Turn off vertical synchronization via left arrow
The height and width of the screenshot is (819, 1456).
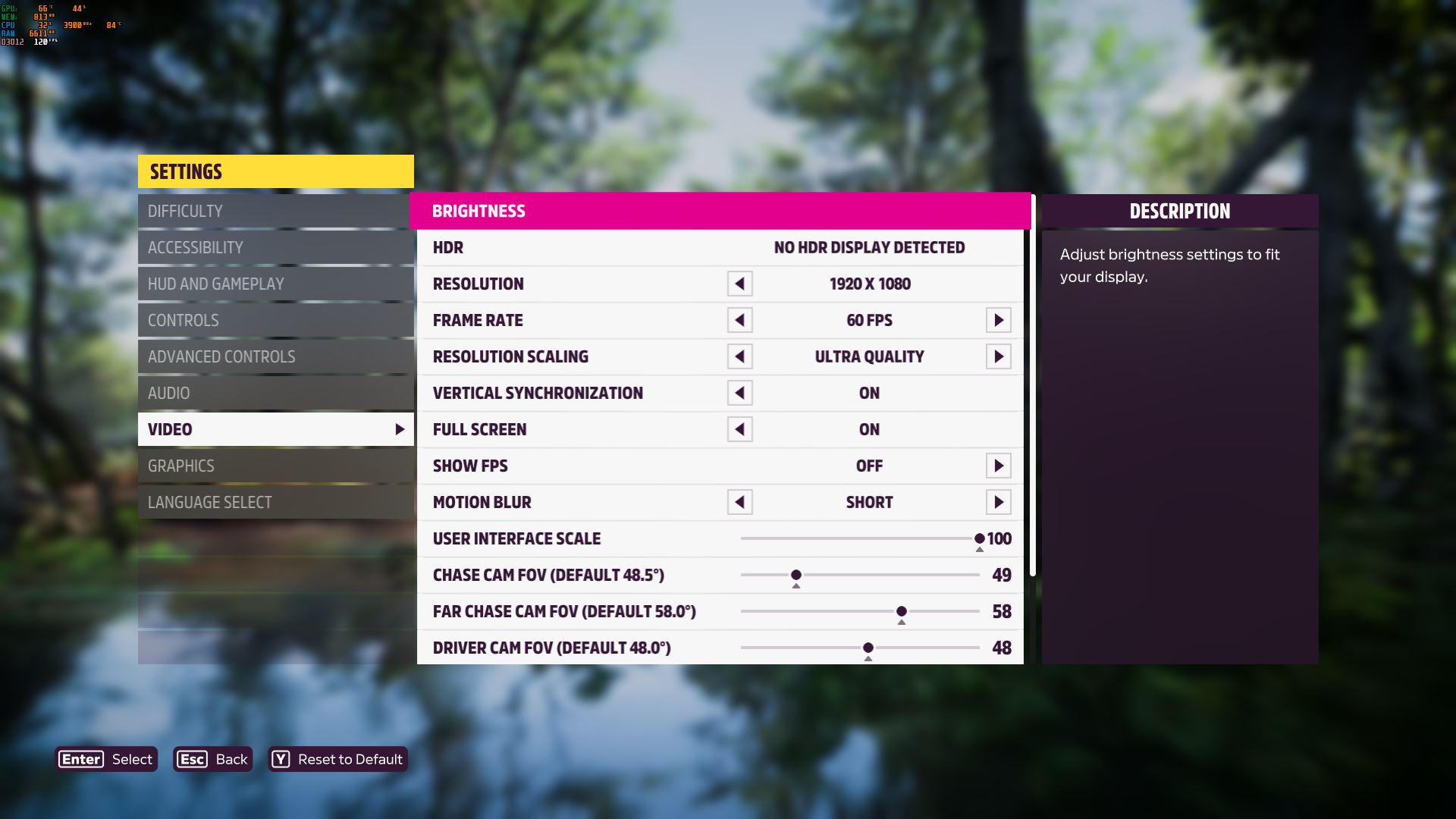(x=739, y=393)
